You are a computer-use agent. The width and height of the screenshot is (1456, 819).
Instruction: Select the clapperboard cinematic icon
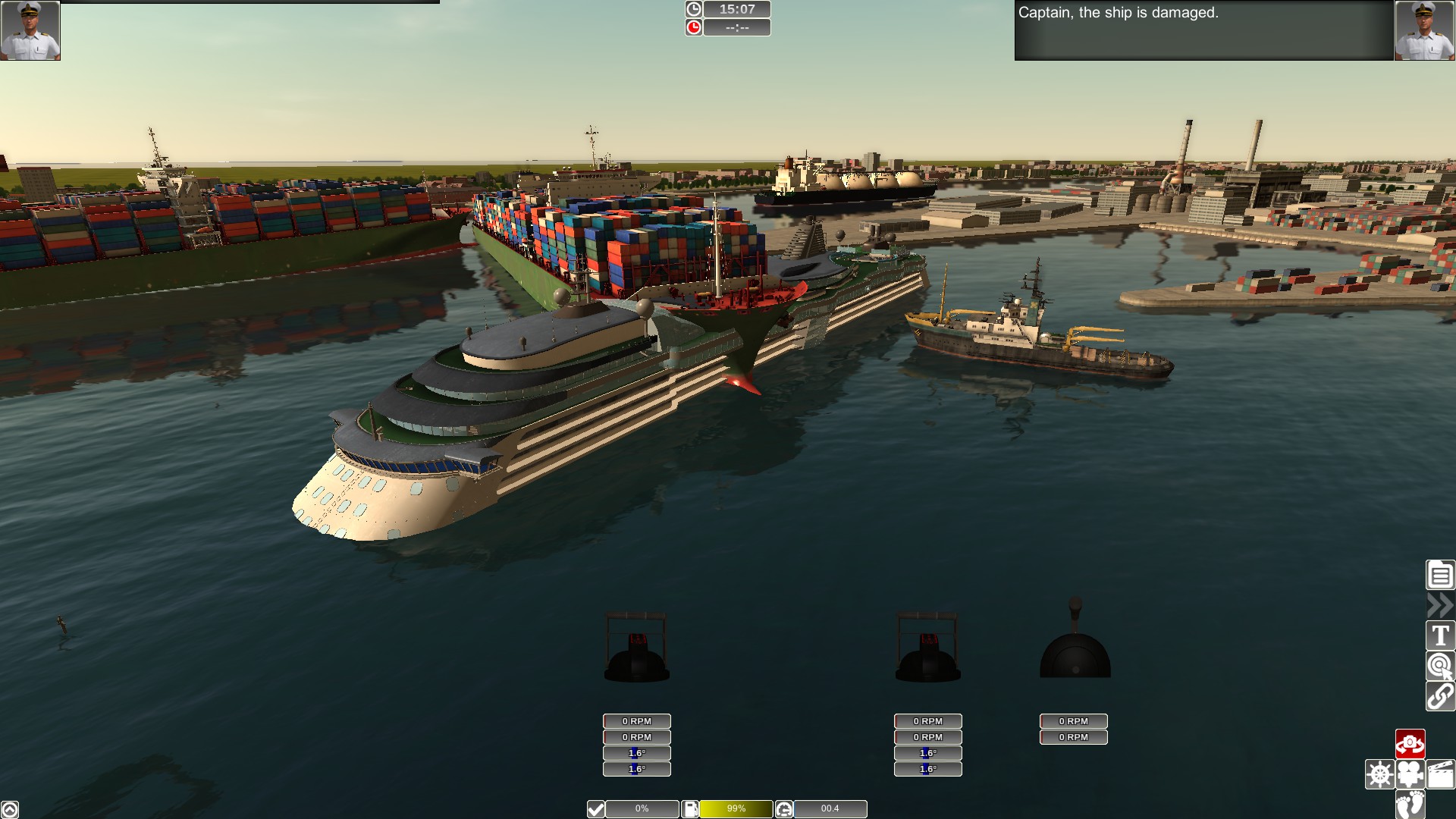pos(1440,774)
